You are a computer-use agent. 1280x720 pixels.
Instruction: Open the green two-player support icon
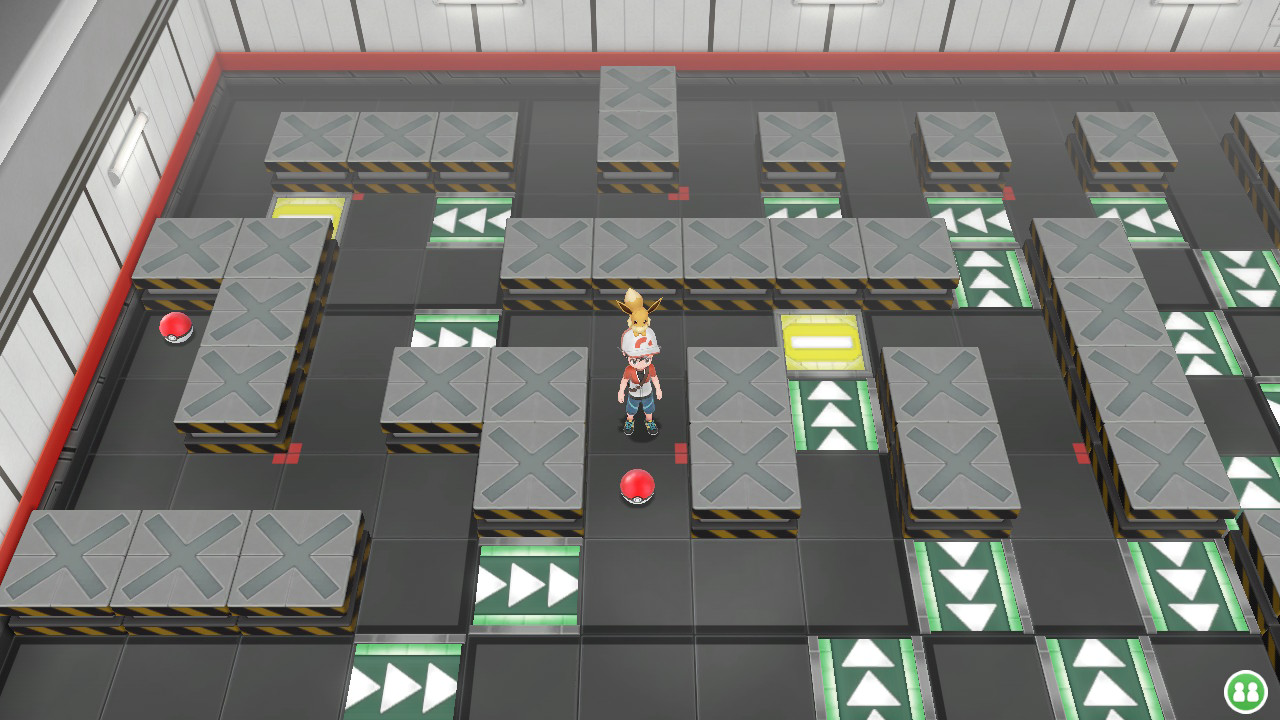pyautogui.click(x=1245, y=691)
